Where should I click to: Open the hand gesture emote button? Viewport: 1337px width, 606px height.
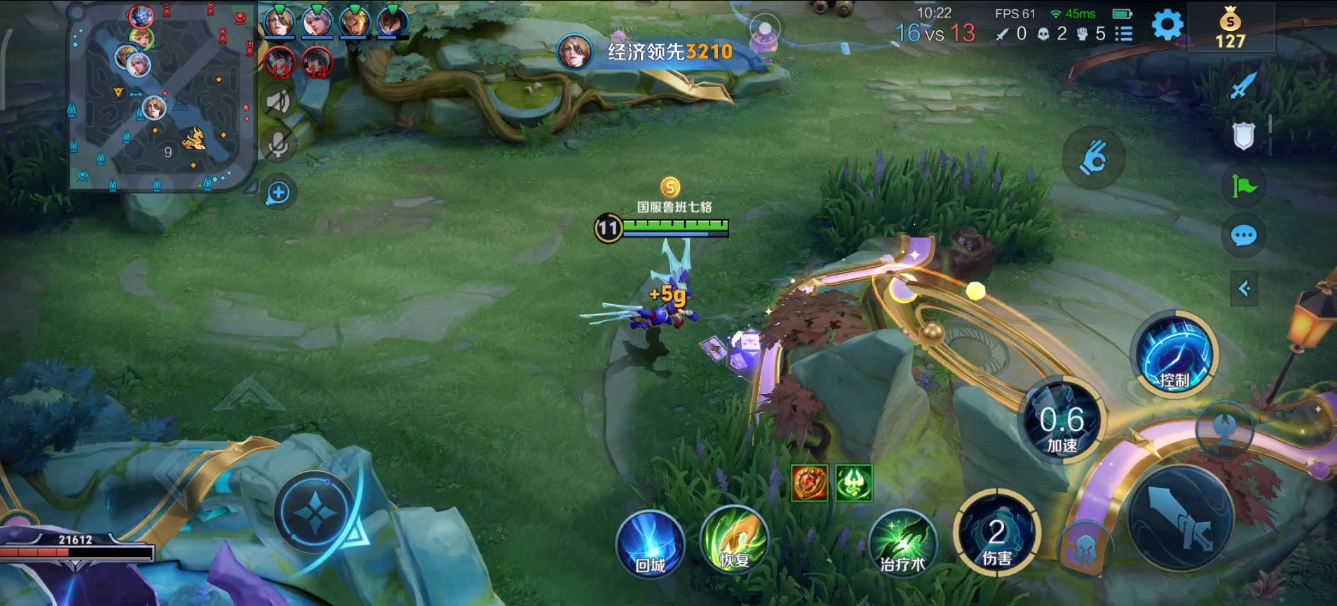[x=1093, y=158]
